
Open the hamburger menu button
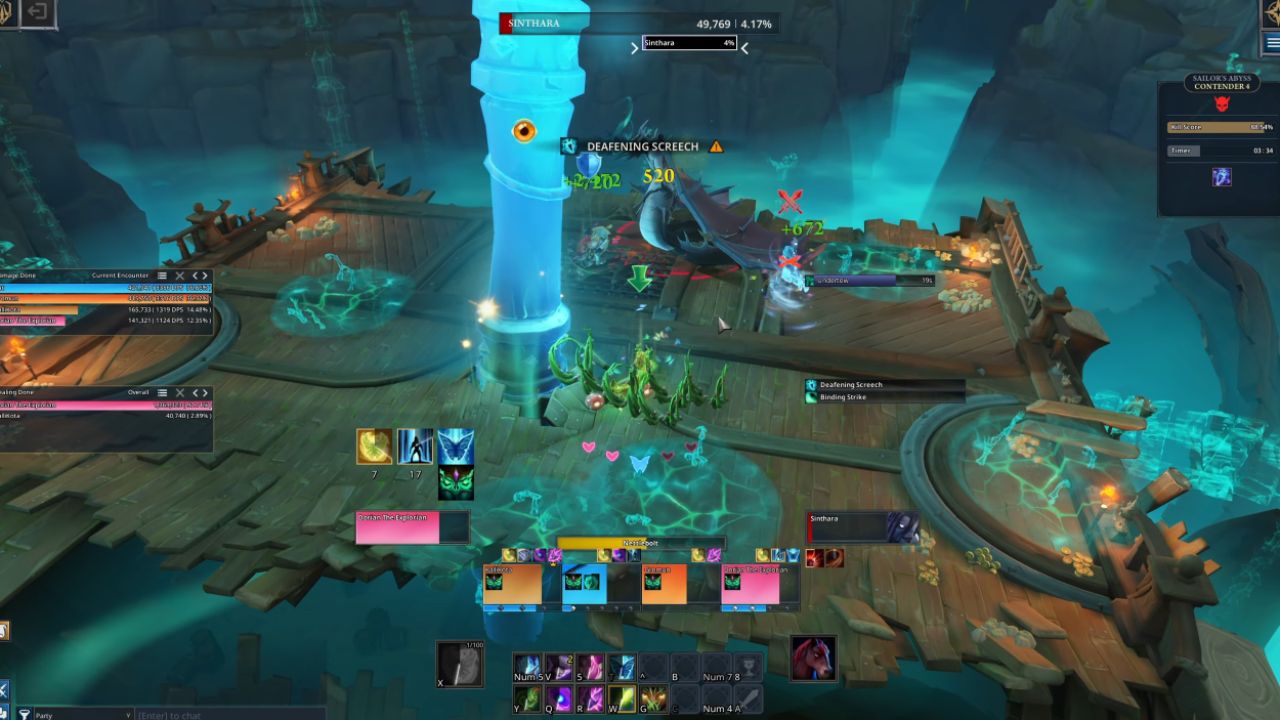tap(1272, 43)
